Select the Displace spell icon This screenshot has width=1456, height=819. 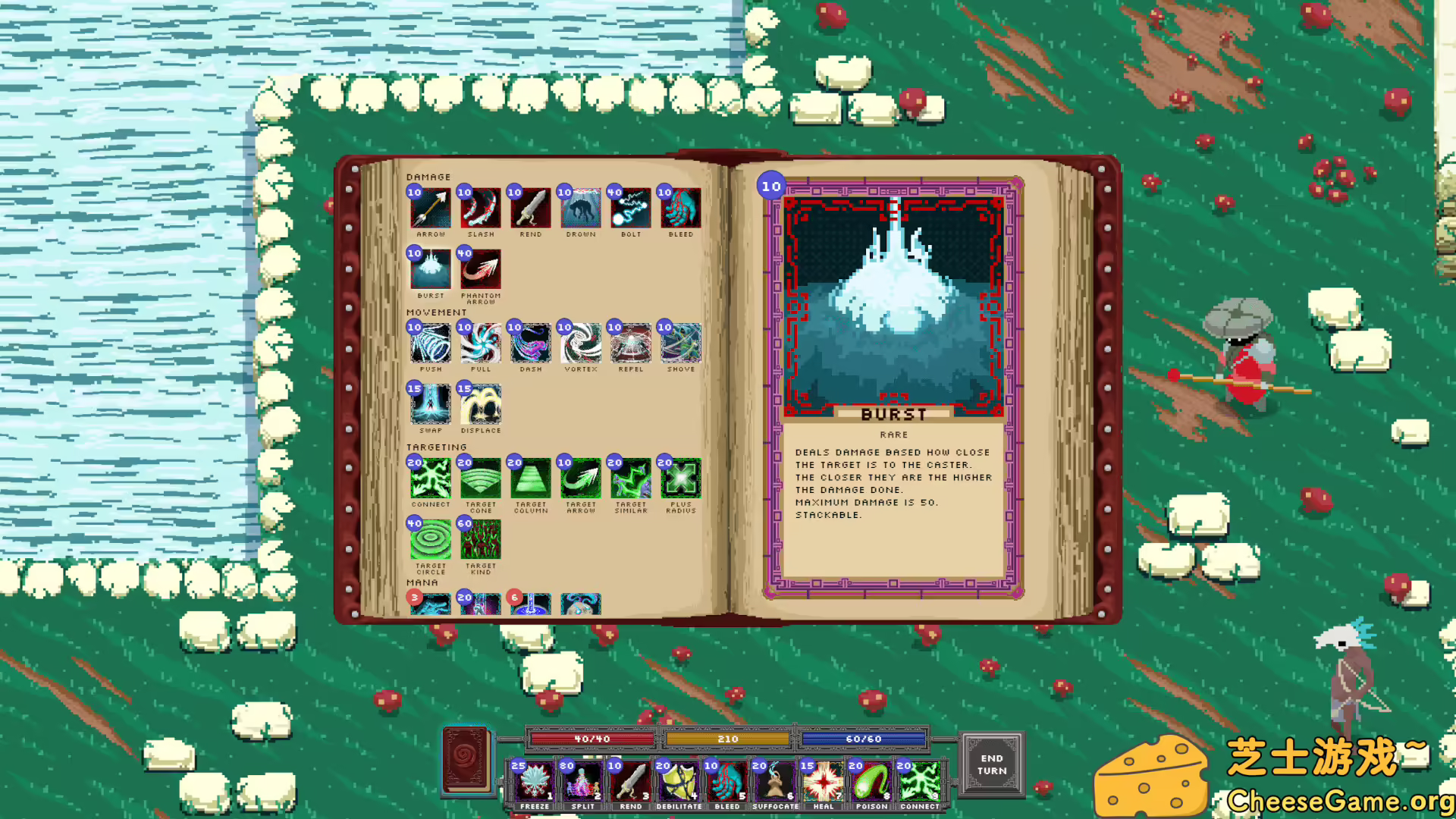coord(480,404)
